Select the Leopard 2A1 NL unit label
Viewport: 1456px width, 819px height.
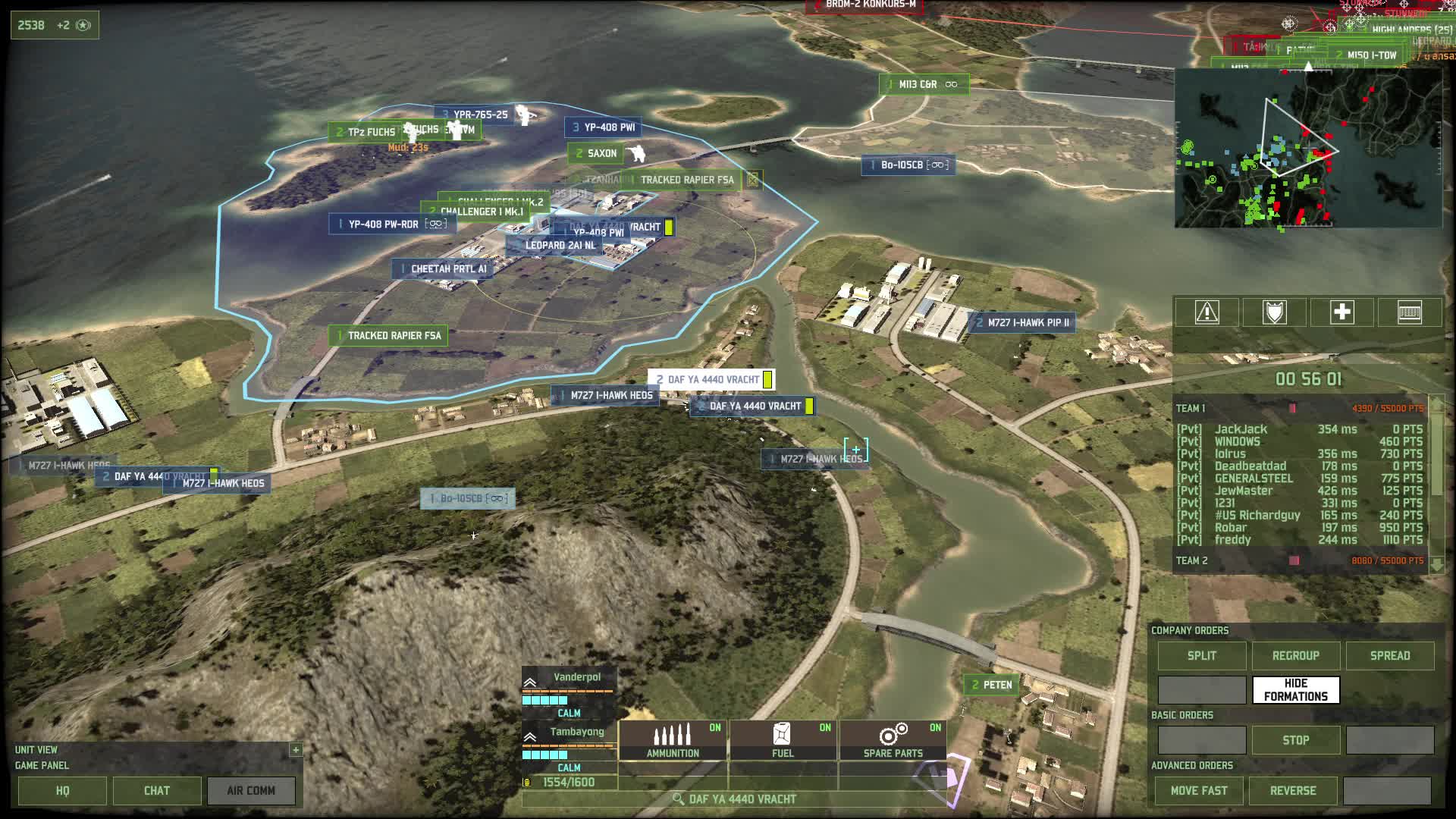(x=560, y=246)
